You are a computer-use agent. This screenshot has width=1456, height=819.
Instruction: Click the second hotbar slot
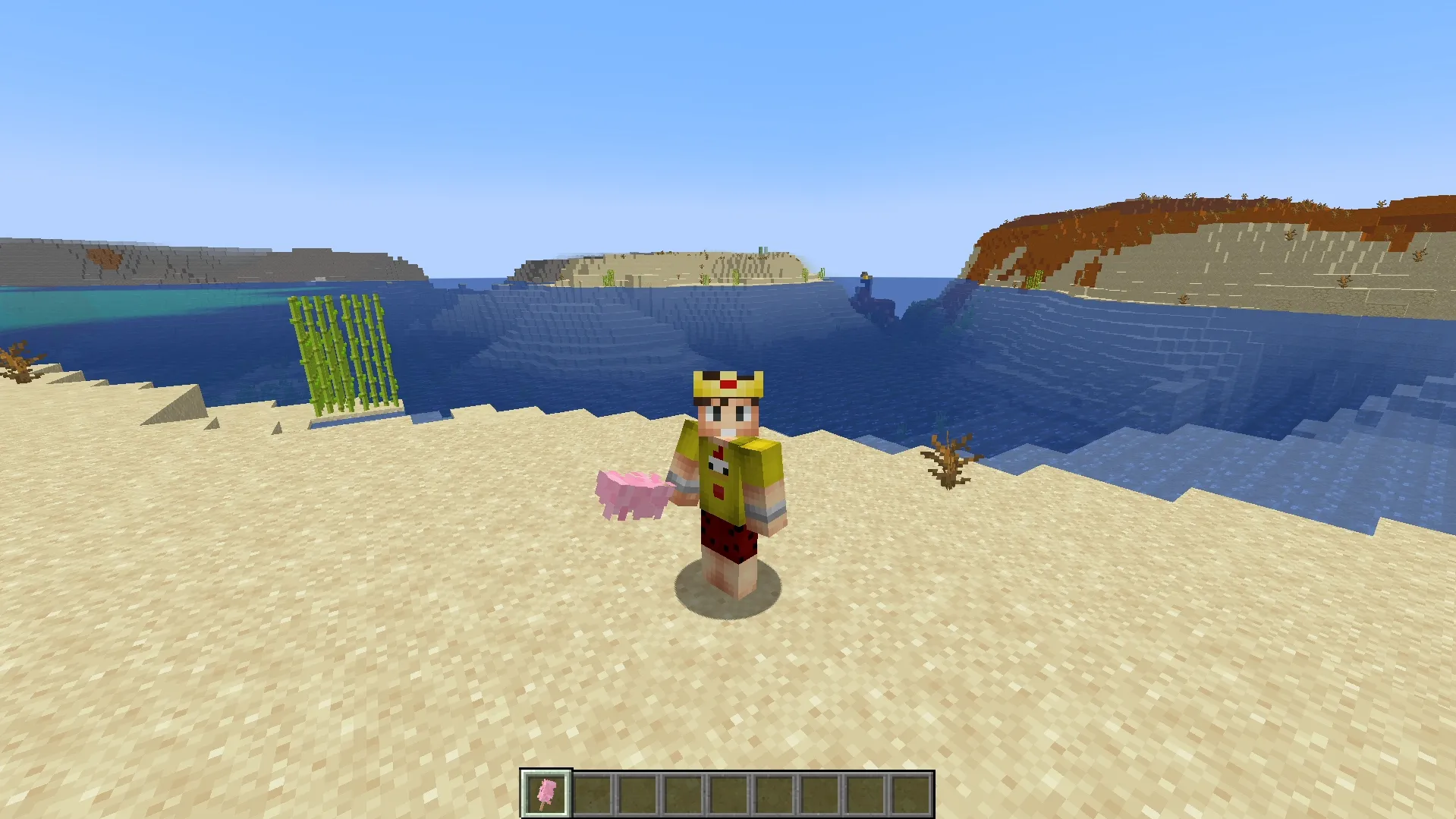pyautogui.click(x=593, y=792)
